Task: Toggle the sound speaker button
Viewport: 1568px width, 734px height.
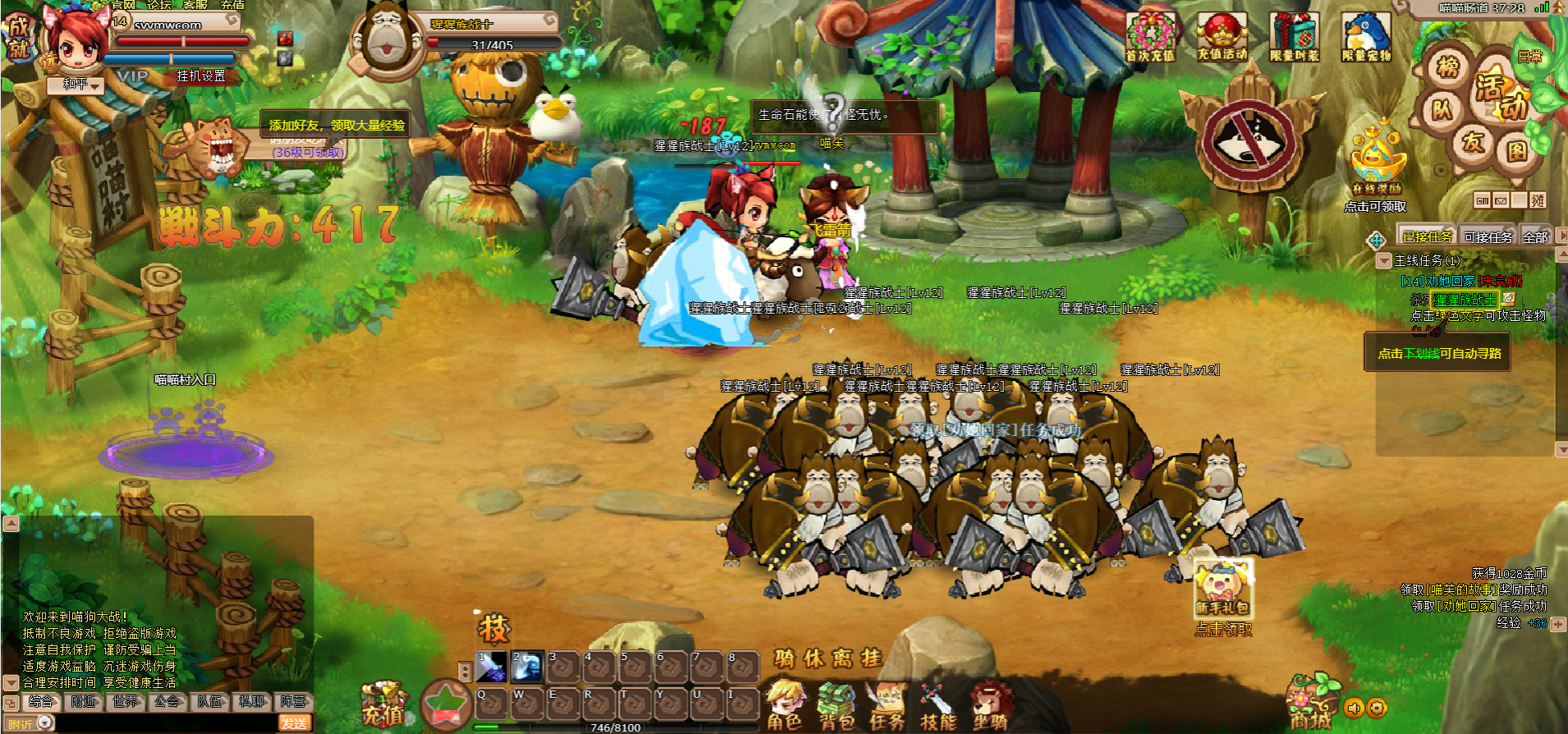Action: [1354, 707]
